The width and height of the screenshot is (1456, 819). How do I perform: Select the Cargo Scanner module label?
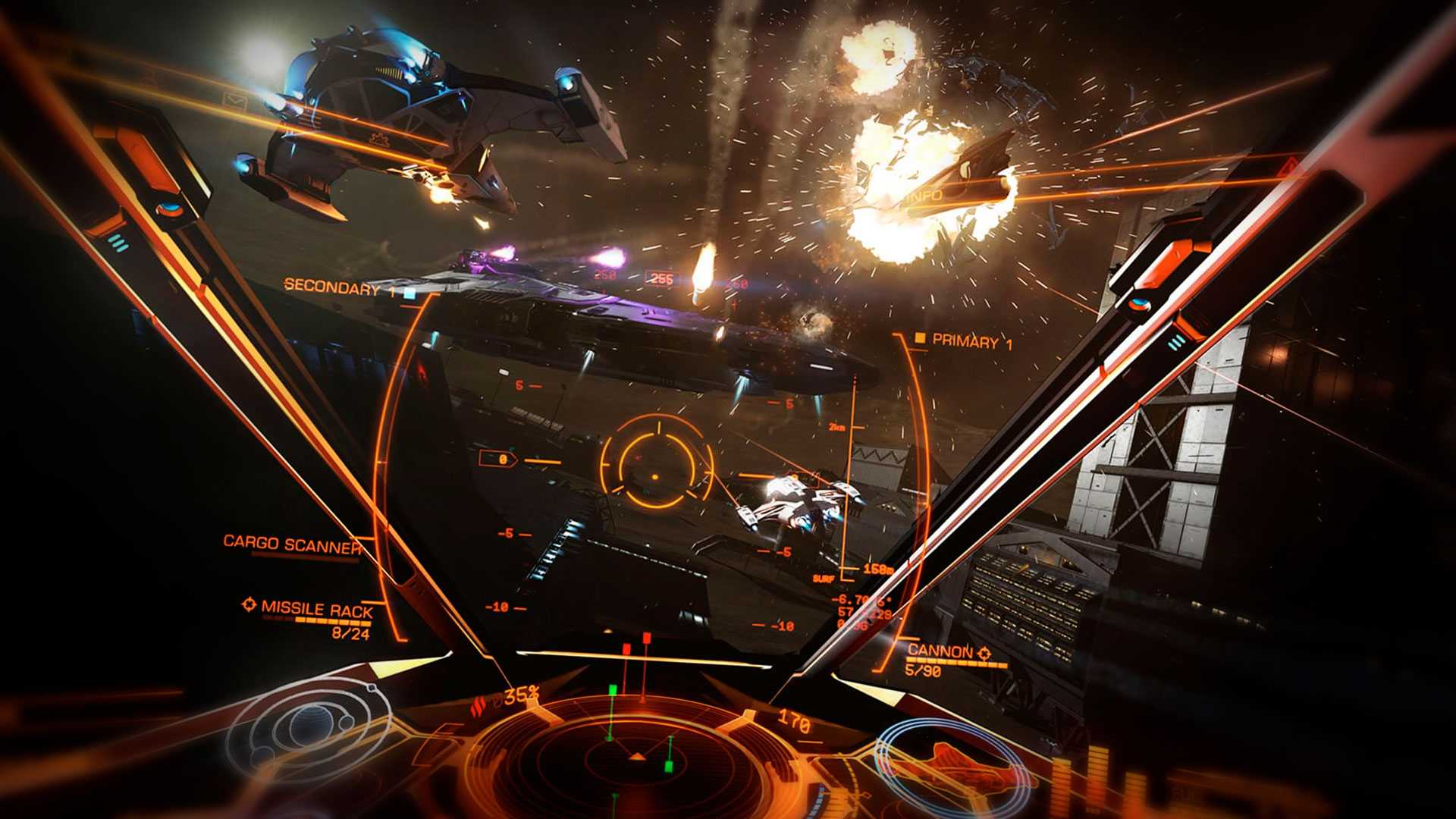292,544
